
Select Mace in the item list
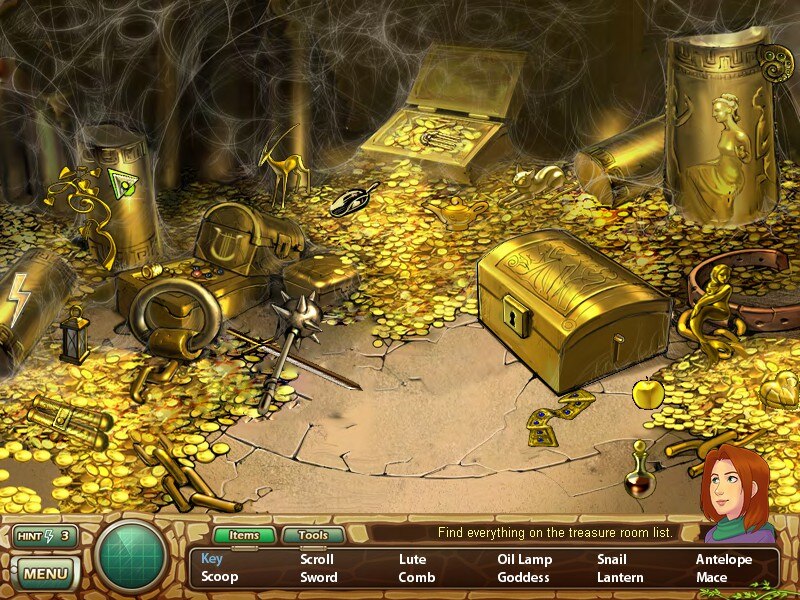(x=711, y=577)
